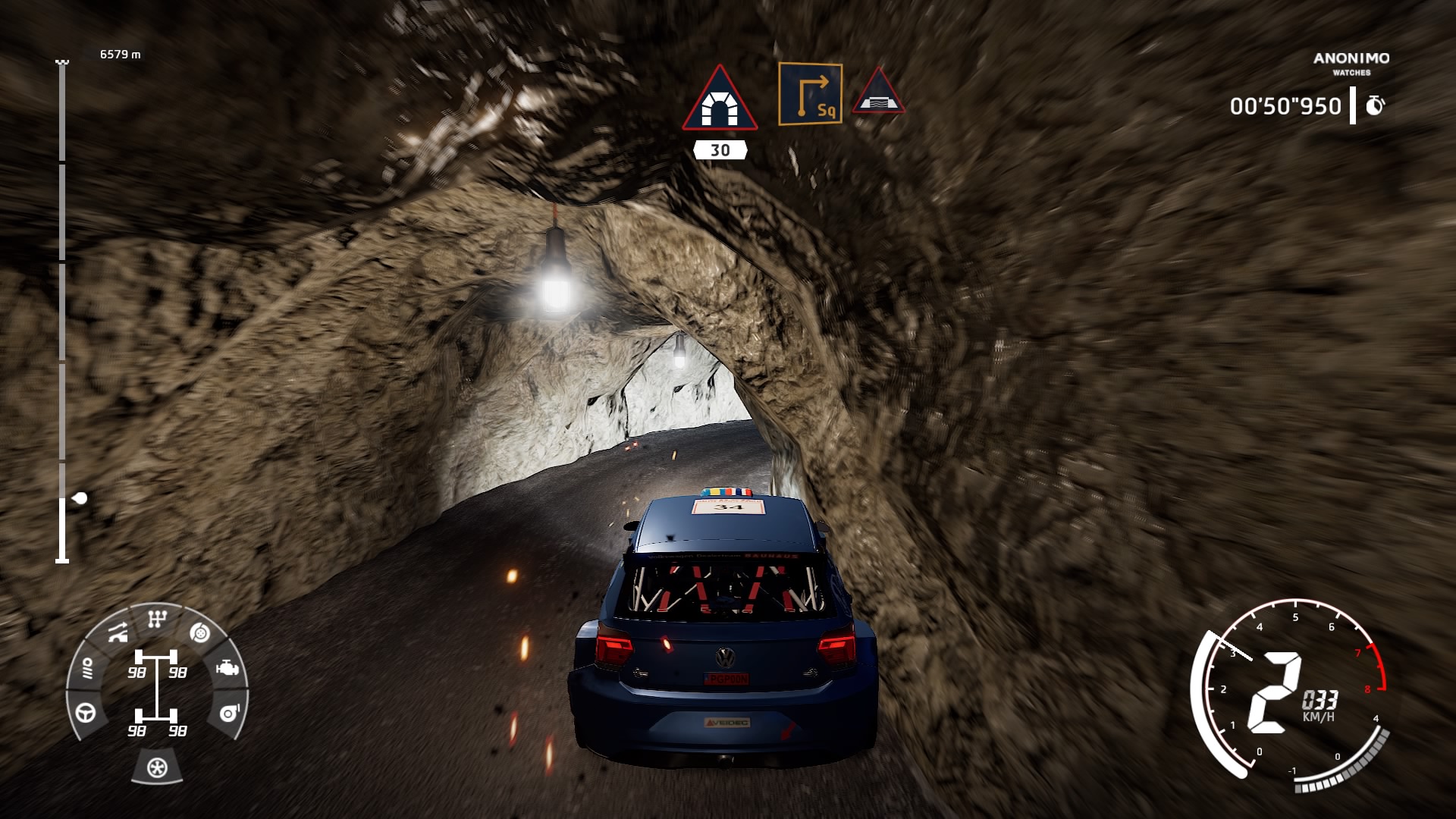
Task: Select the square right turn pace note
Action: 810,94
